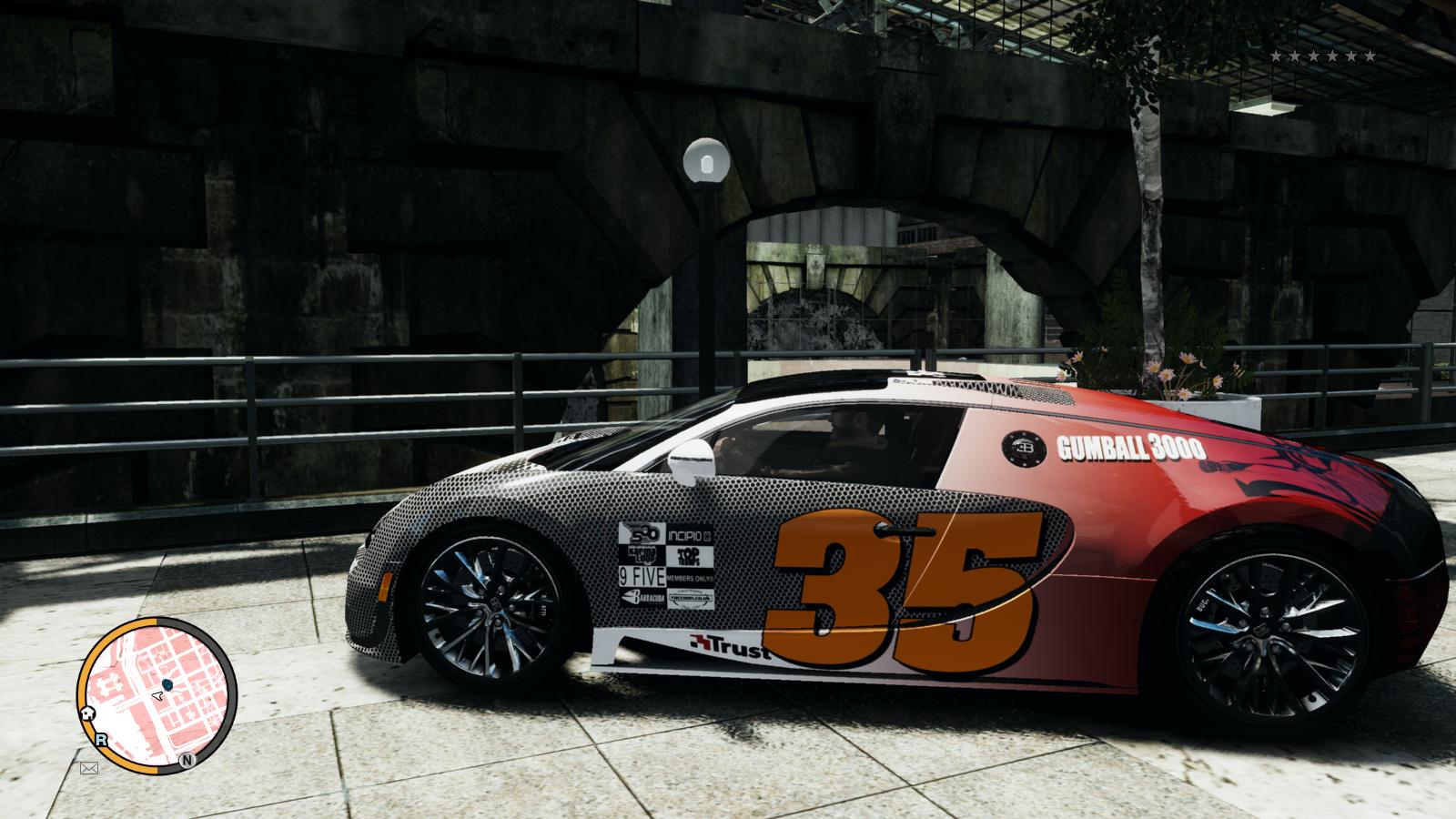Viewport: 1456px width, 819px height.
Task: Click the blue R blip on the radar
Action: [x=101, y=740]
